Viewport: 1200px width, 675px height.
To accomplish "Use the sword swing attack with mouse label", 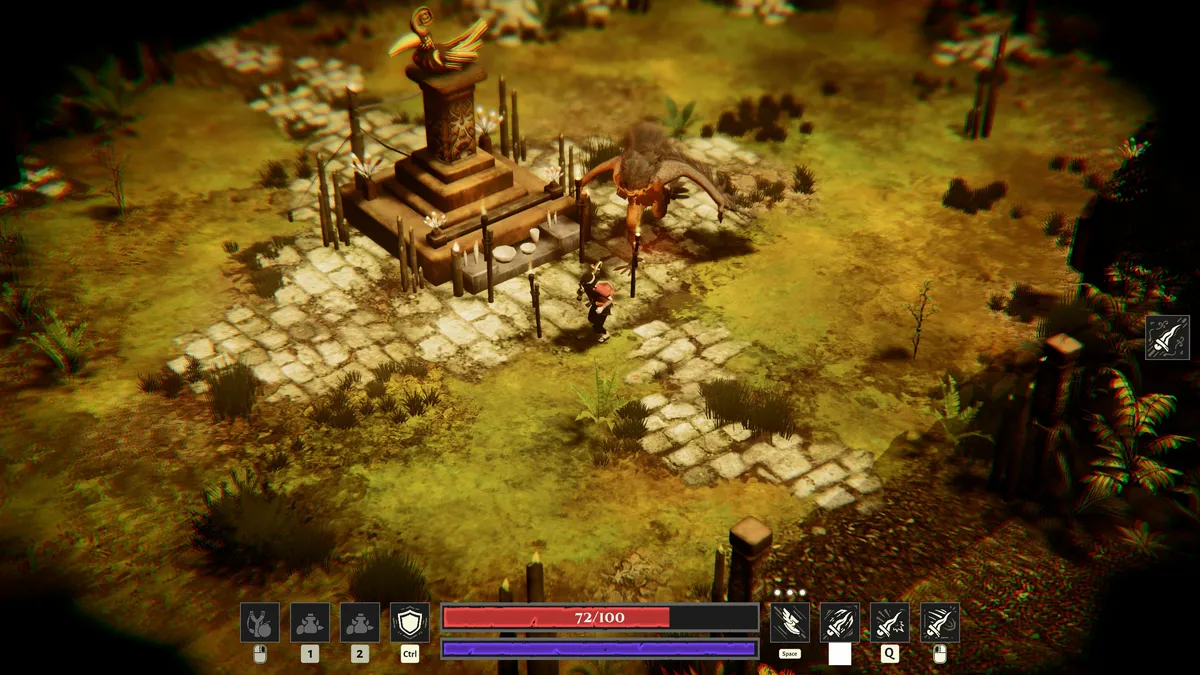I will [940, 622].
